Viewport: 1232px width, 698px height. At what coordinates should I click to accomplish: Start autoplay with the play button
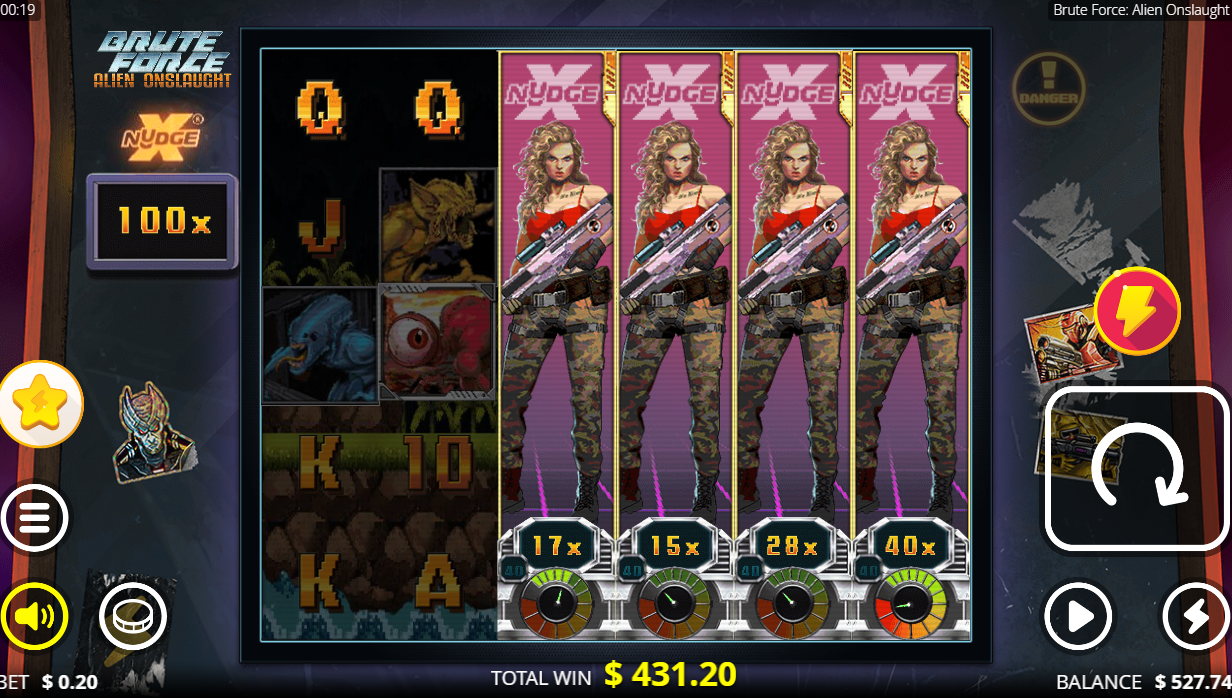click(1079, 617)
